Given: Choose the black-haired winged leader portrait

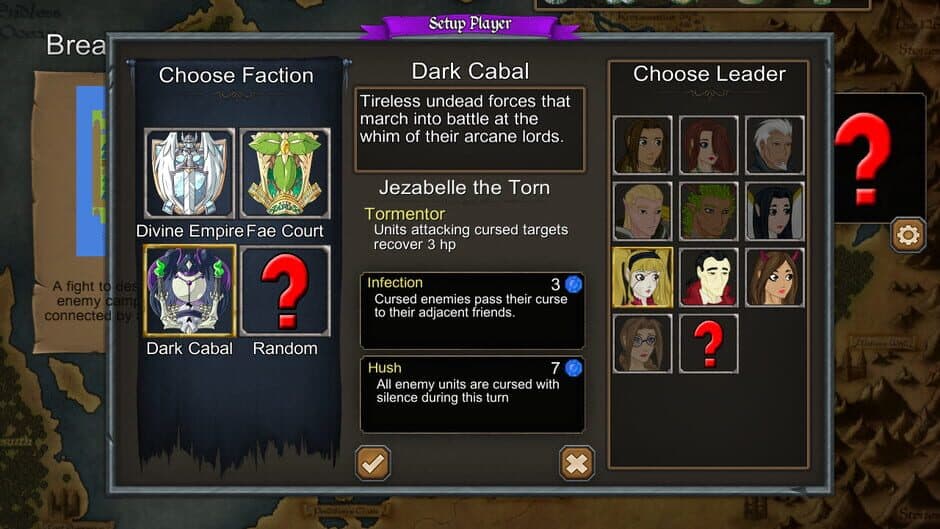Looking at the screenshot, I should [x=774, y=211].
